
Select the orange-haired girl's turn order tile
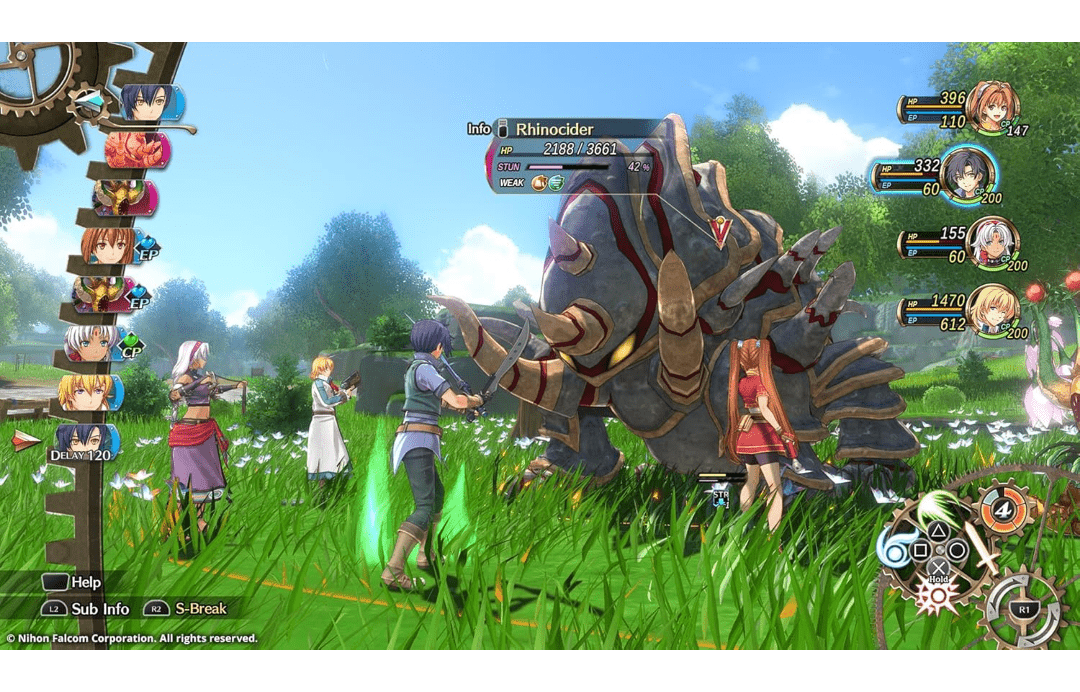click(x=108, y=244)
